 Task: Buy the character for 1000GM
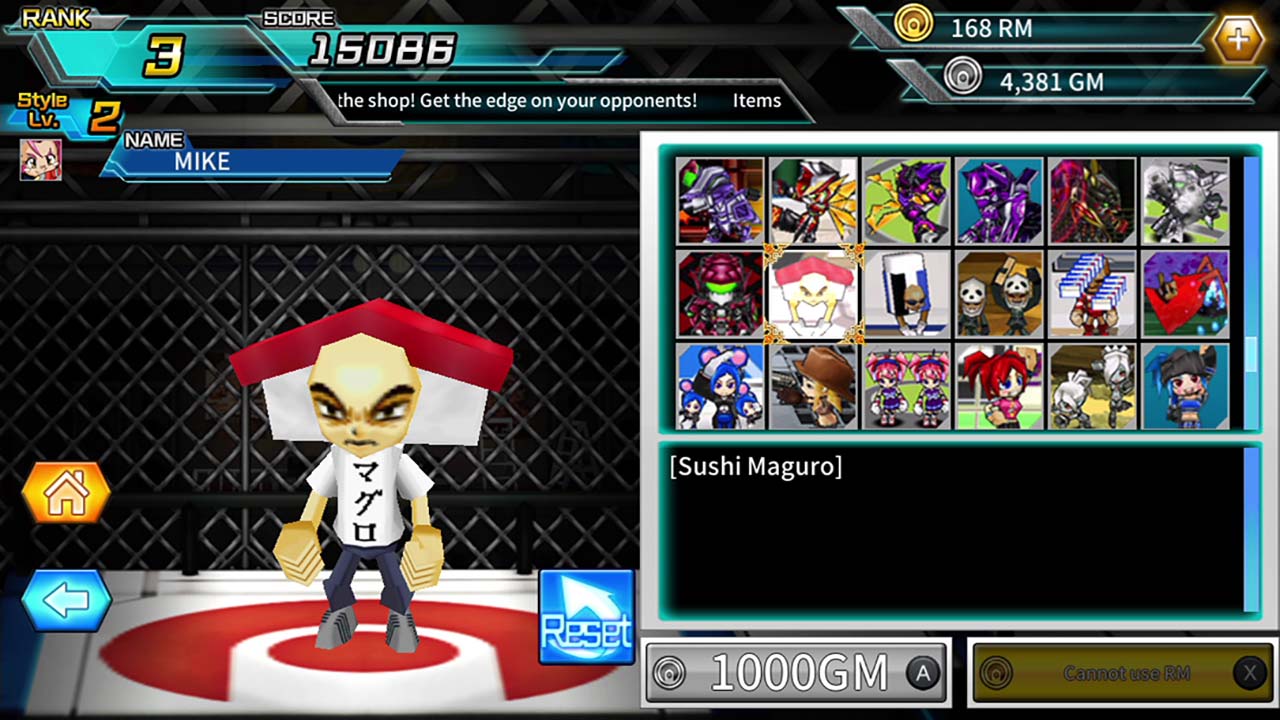tap(797, 672)
